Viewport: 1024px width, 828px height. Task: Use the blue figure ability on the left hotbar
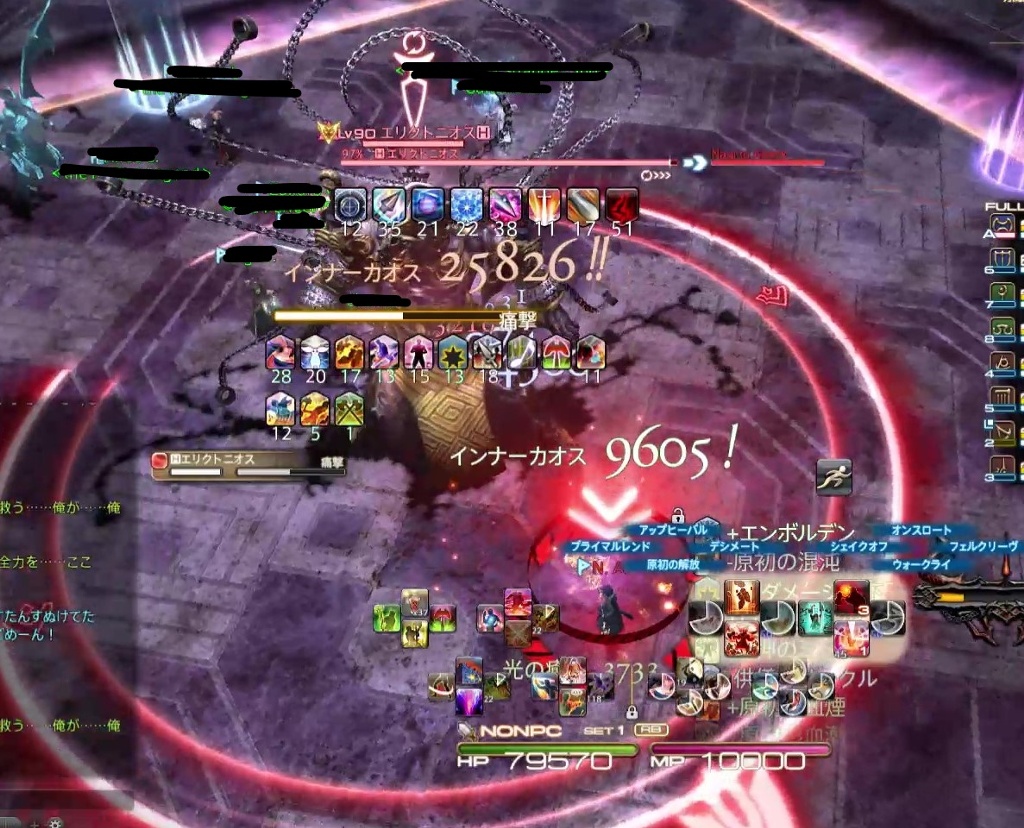pyautogui.click(x=490, y=619)
